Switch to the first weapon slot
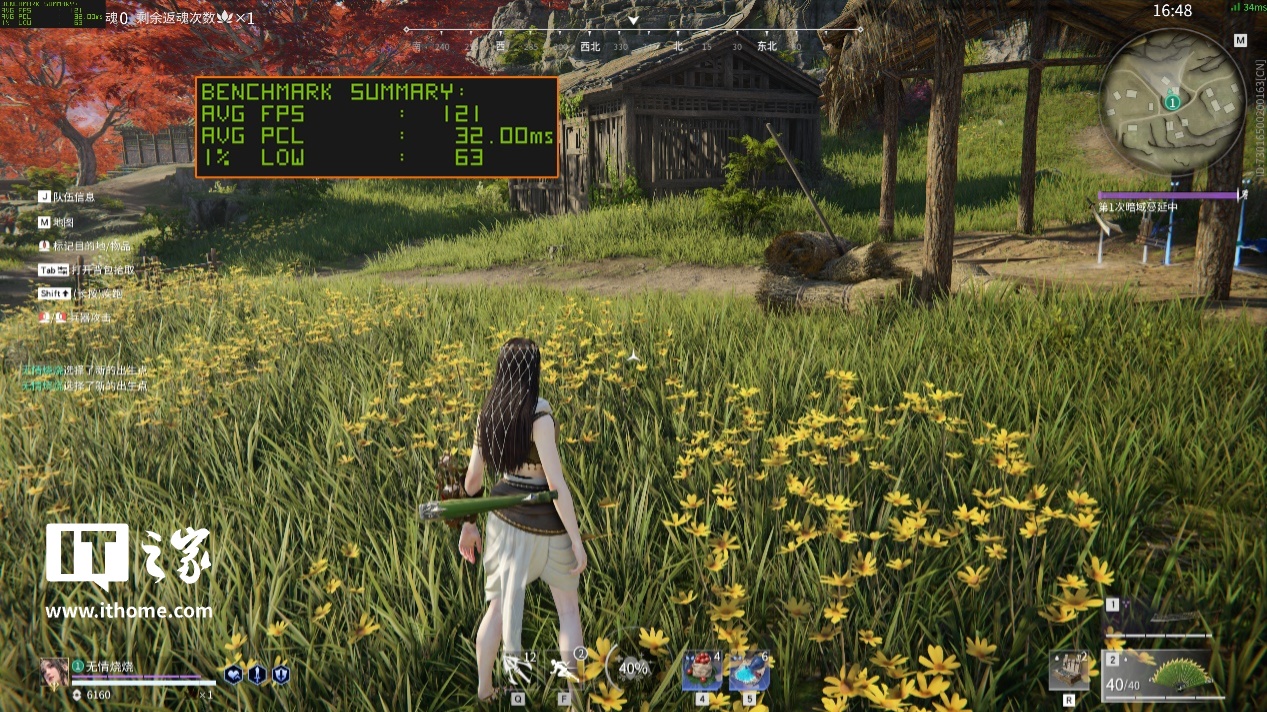 coord(1160,618)
